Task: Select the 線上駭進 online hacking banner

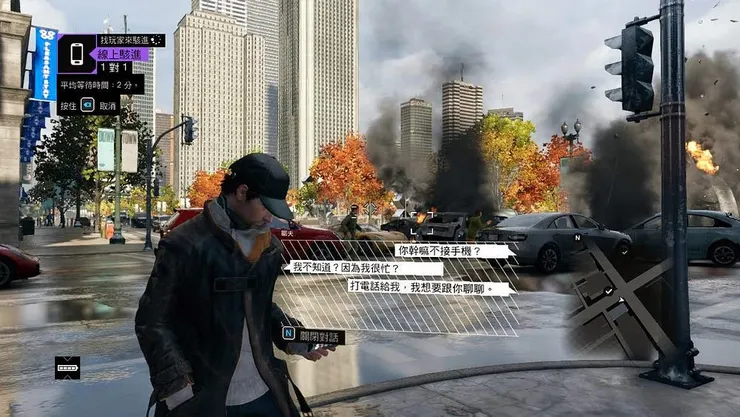Action: pos(121,54)
